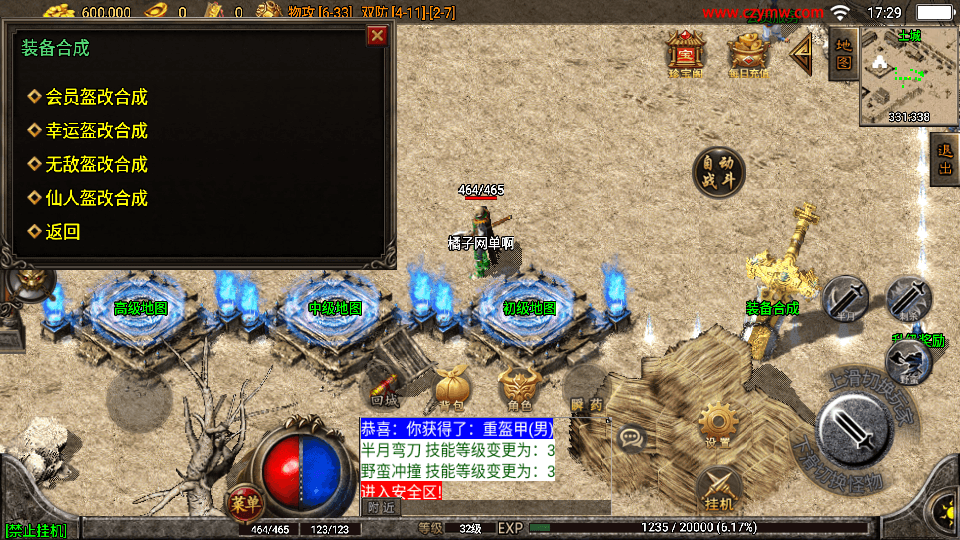Screen dimensions: 960x540
Task: Open the 设置 gear settings
Action: click(716, 422)
